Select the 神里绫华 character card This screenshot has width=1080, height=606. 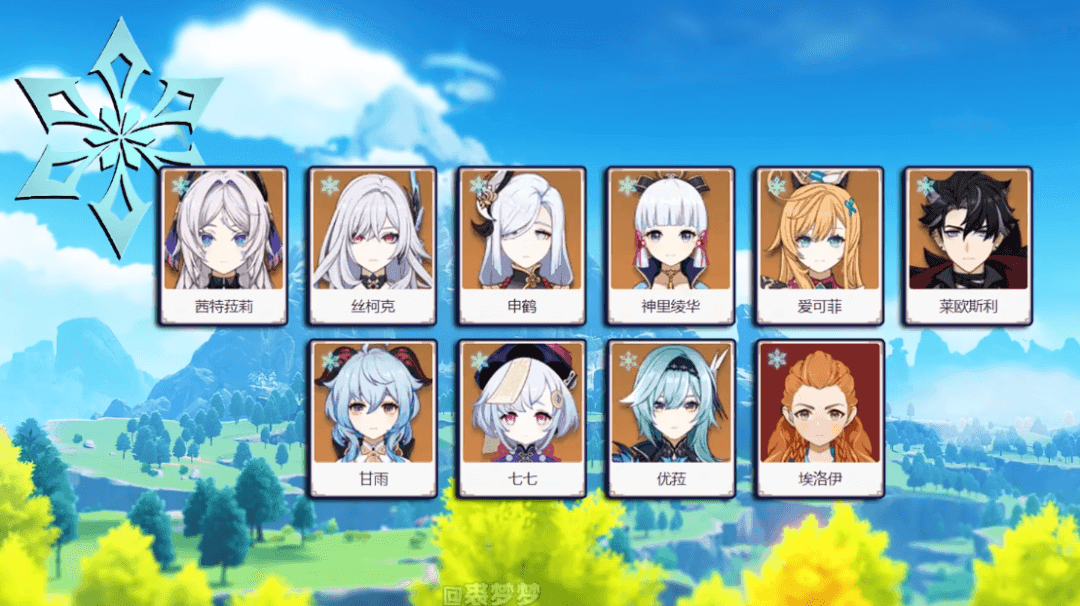(670, 245)
